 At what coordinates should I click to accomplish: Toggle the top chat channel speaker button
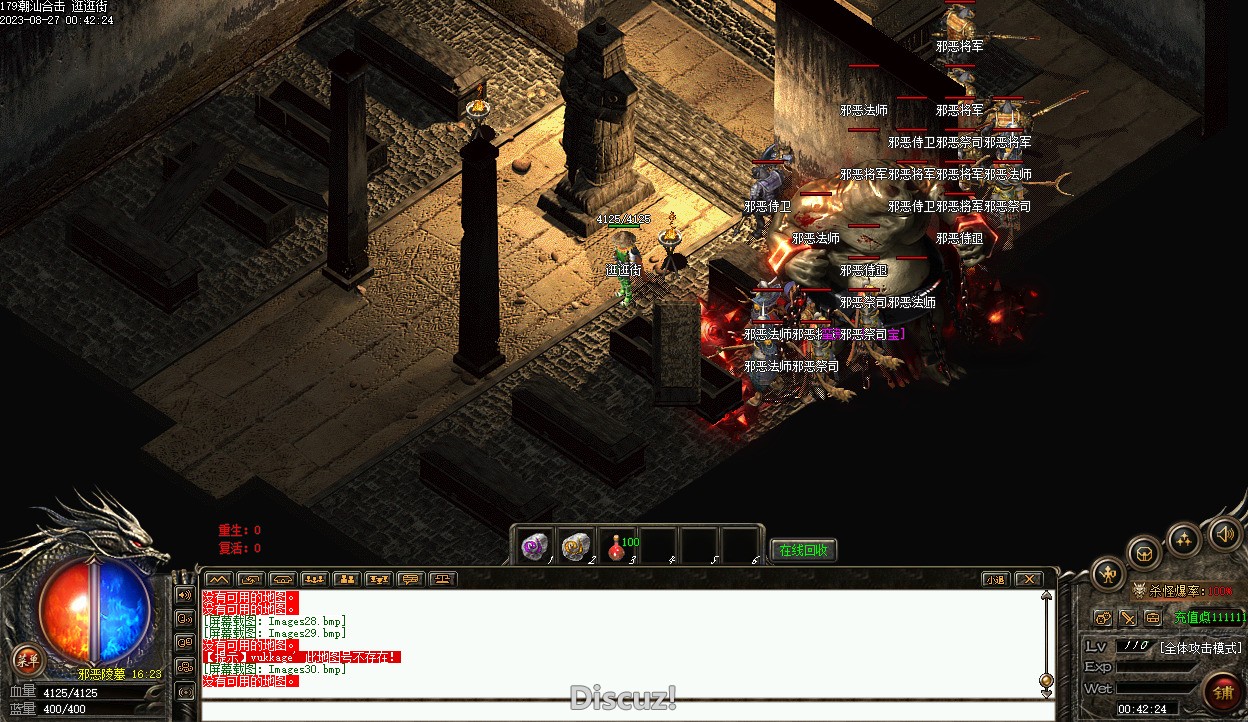185,595
